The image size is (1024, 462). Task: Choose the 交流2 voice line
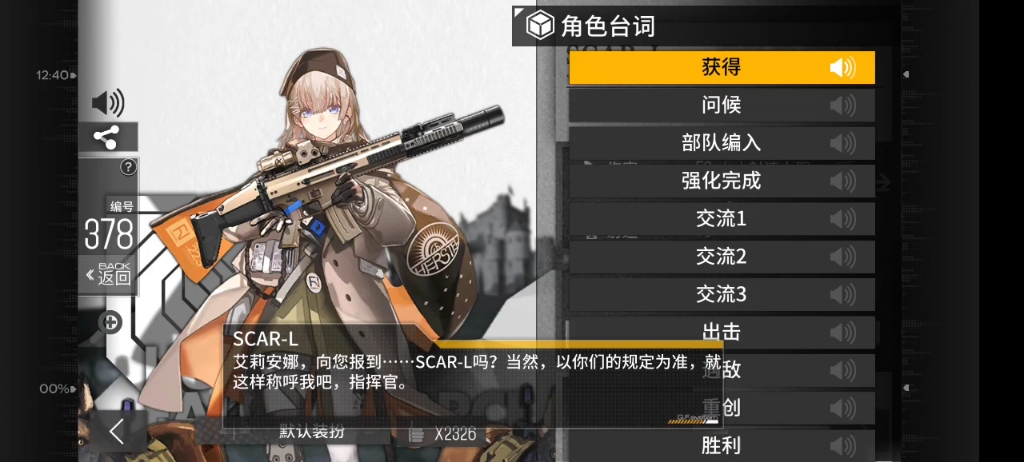[x=721, y=257]
